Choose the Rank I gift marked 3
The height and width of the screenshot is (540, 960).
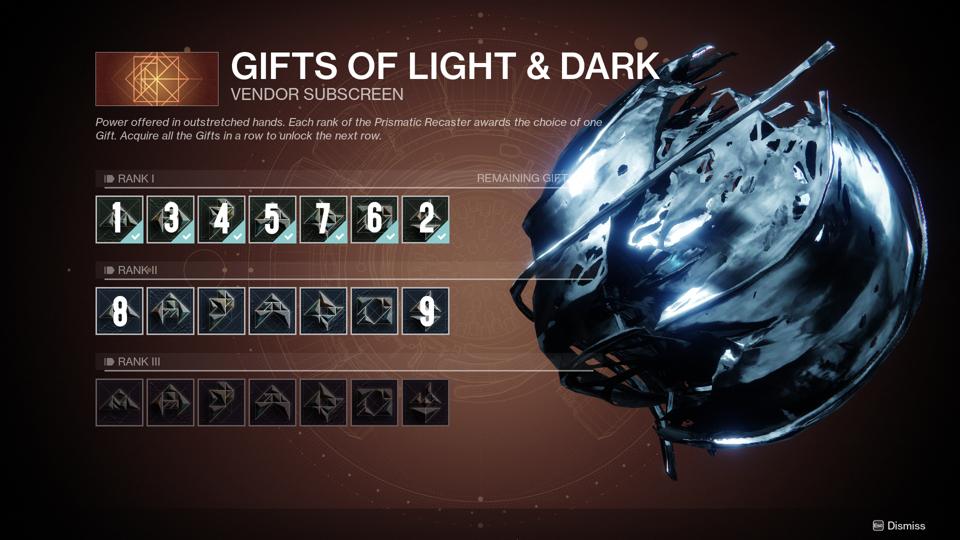pyautogui.click(x=171, y=219)
